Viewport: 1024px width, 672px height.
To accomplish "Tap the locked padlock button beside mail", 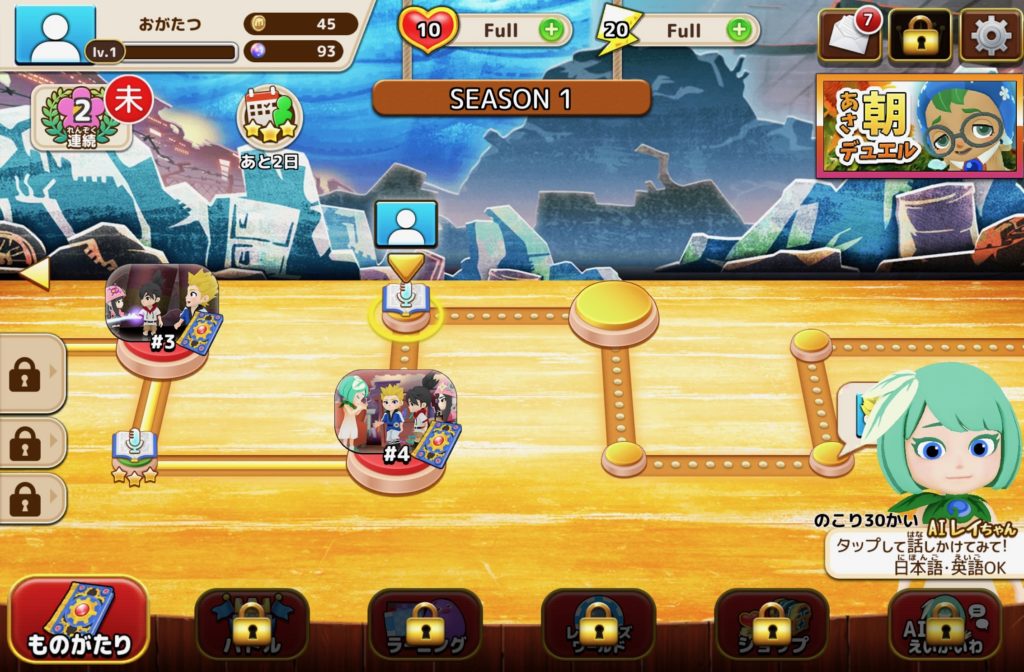I will tap(920, 37).
